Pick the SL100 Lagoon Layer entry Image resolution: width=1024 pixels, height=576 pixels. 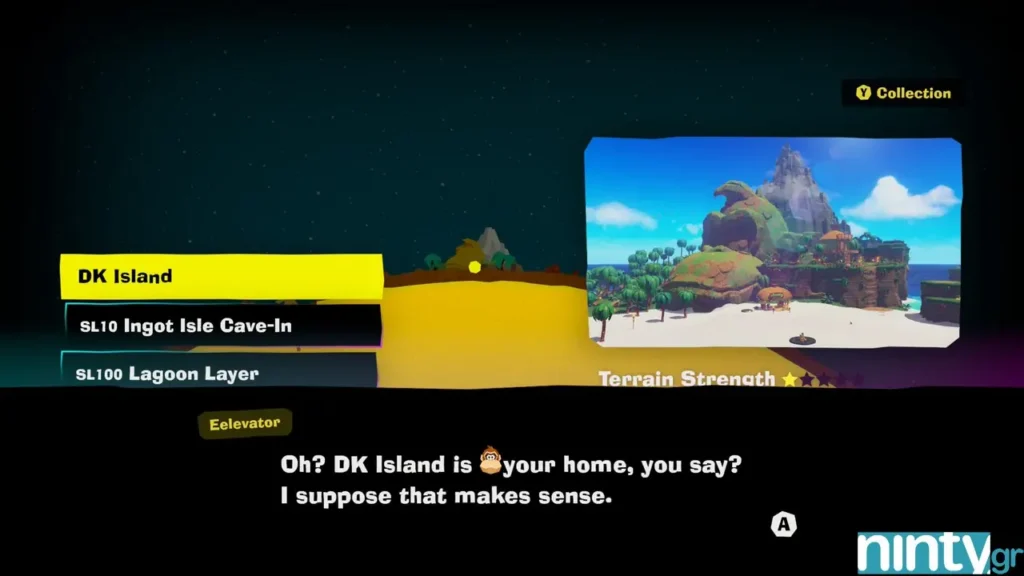click(x=218, y=373)
